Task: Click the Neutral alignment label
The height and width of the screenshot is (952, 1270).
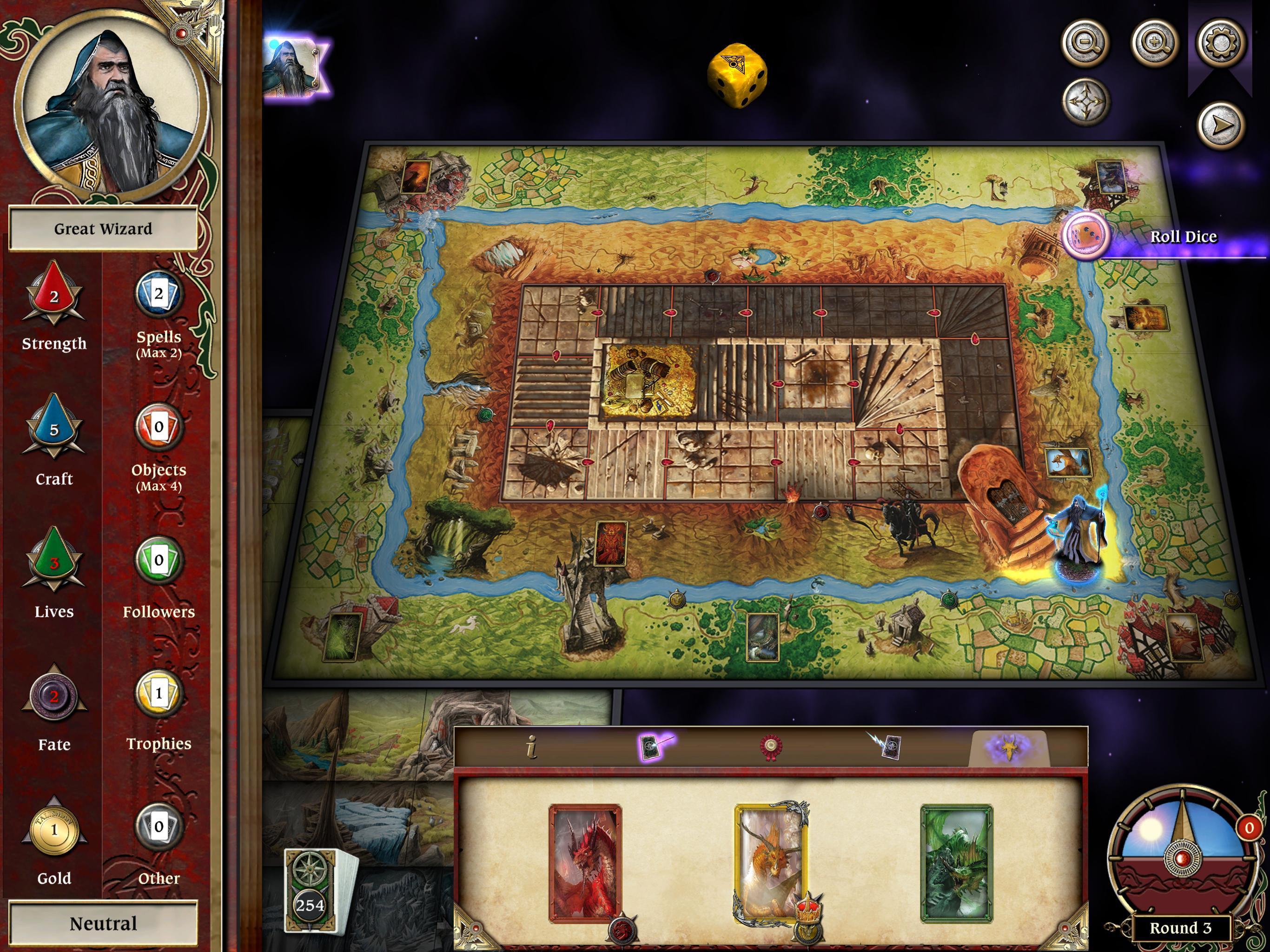Action: point(103,923)
